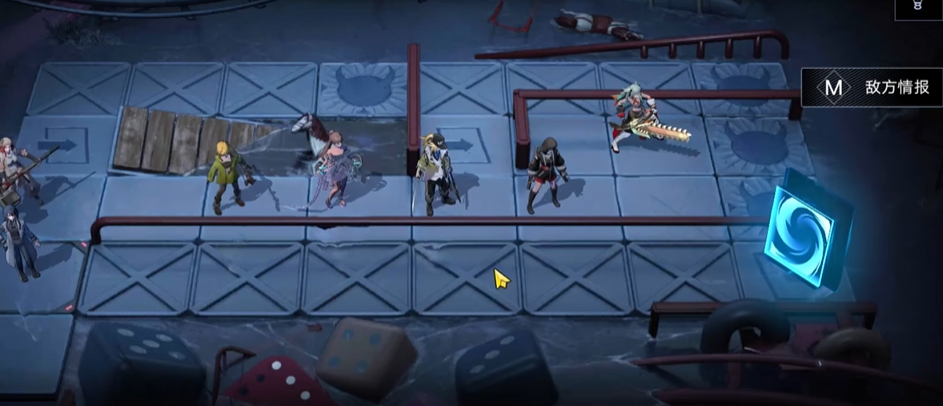Open the 敌方情报 enemy intel panel
This screenshot has width=943, height=406.
[872, 88]
